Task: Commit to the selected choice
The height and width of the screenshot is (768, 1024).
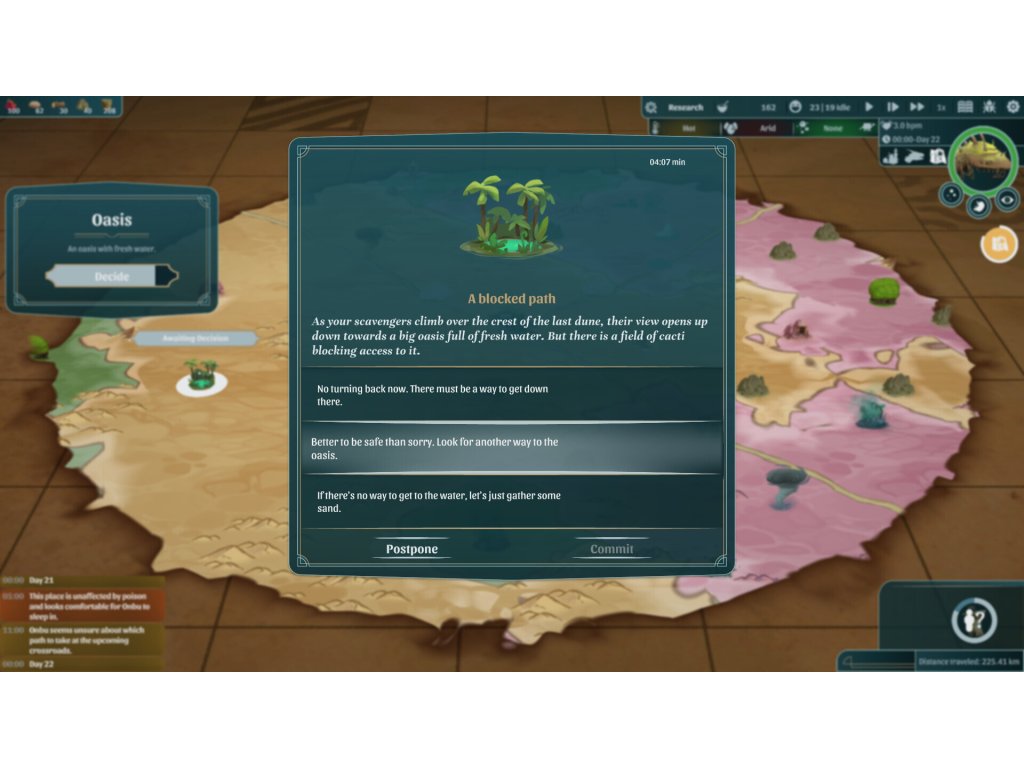Action: [612, 549]
